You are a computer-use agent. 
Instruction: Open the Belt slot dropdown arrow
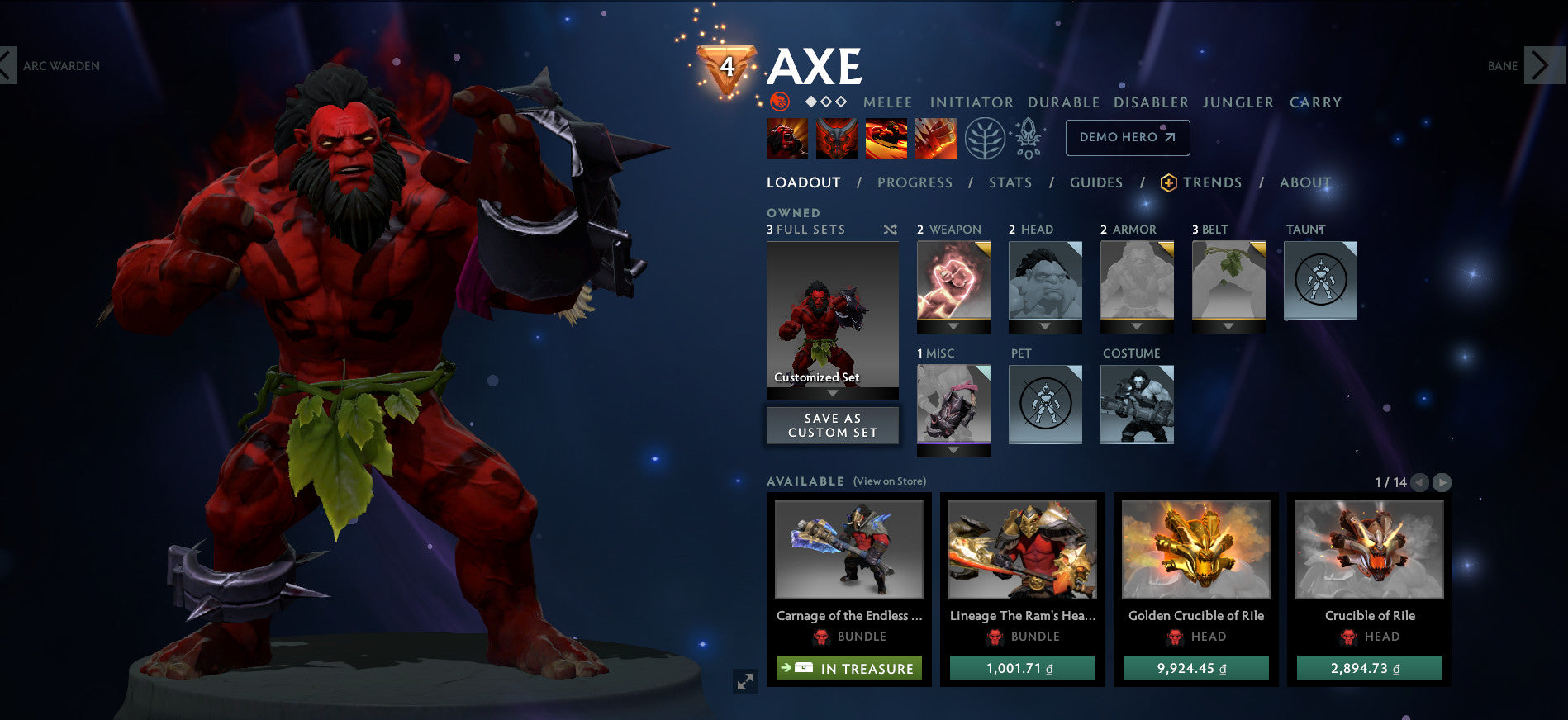coord(1228,324)
